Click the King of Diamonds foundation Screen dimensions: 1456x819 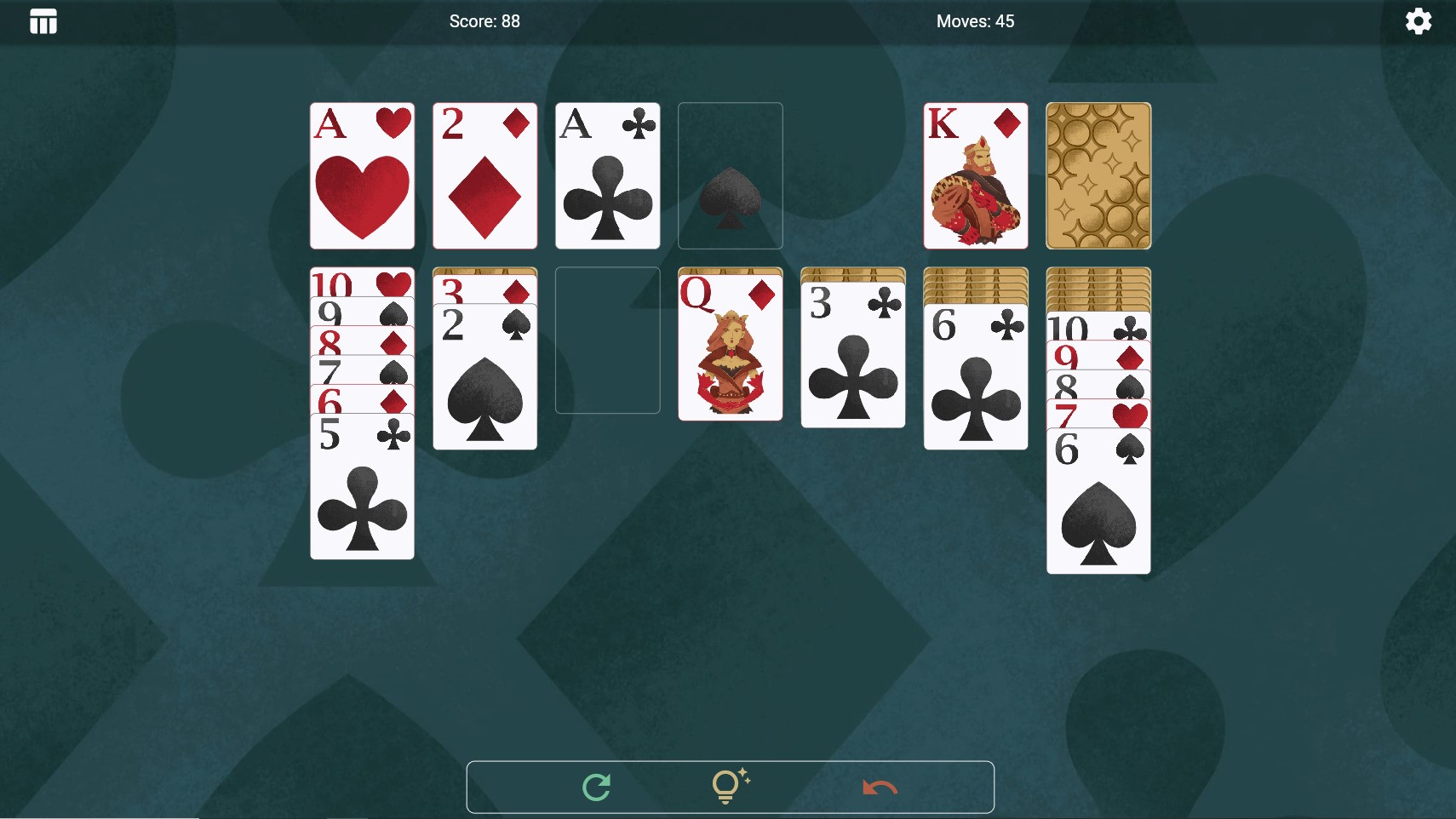click(x=975, y=175)
